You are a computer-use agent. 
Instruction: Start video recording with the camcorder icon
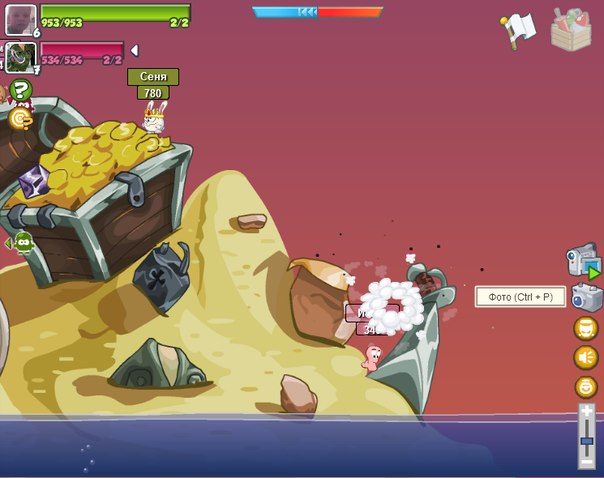tap(583, 261)
